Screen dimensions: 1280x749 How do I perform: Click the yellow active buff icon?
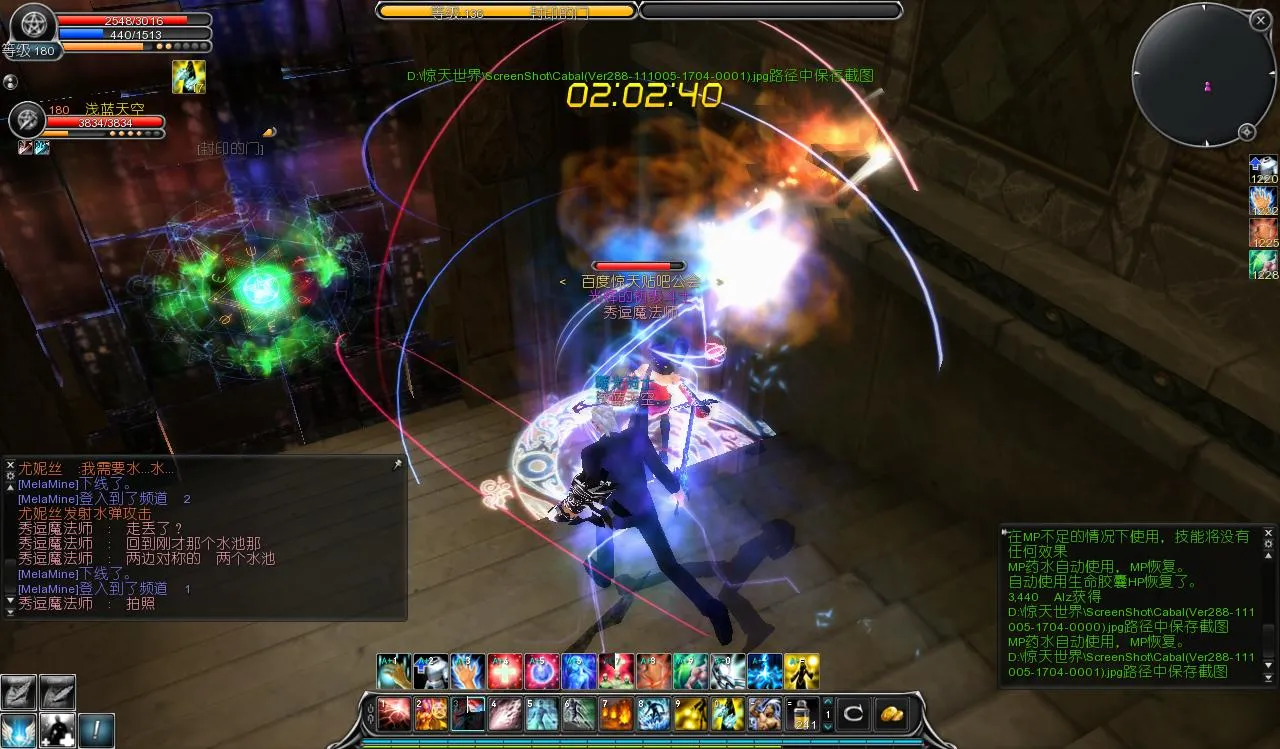click(188, 77)
